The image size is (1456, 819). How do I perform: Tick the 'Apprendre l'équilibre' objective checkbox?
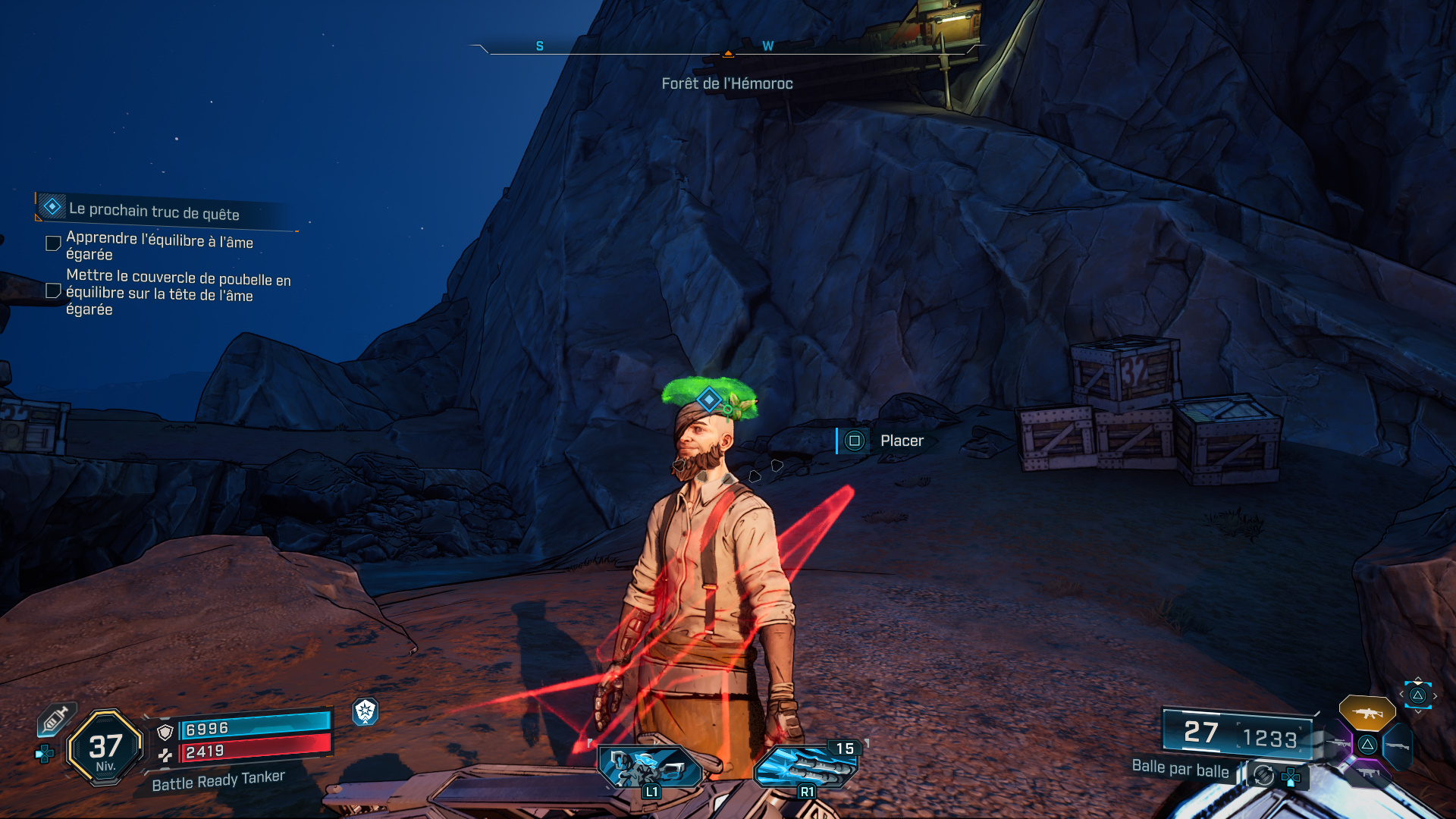pos(53,243)
